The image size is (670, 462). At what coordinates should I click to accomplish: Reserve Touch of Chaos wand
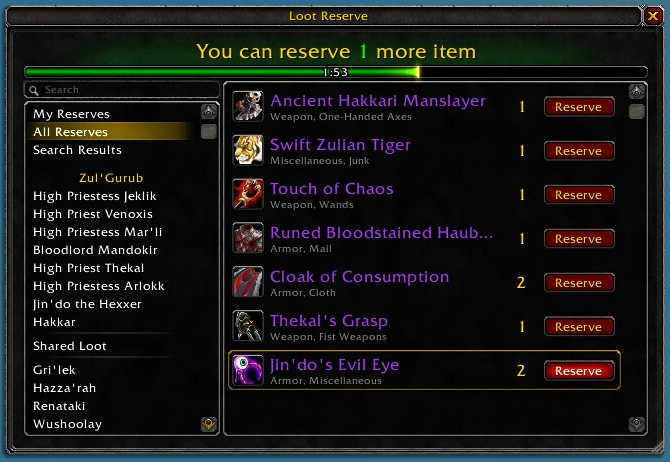[578, 195]
